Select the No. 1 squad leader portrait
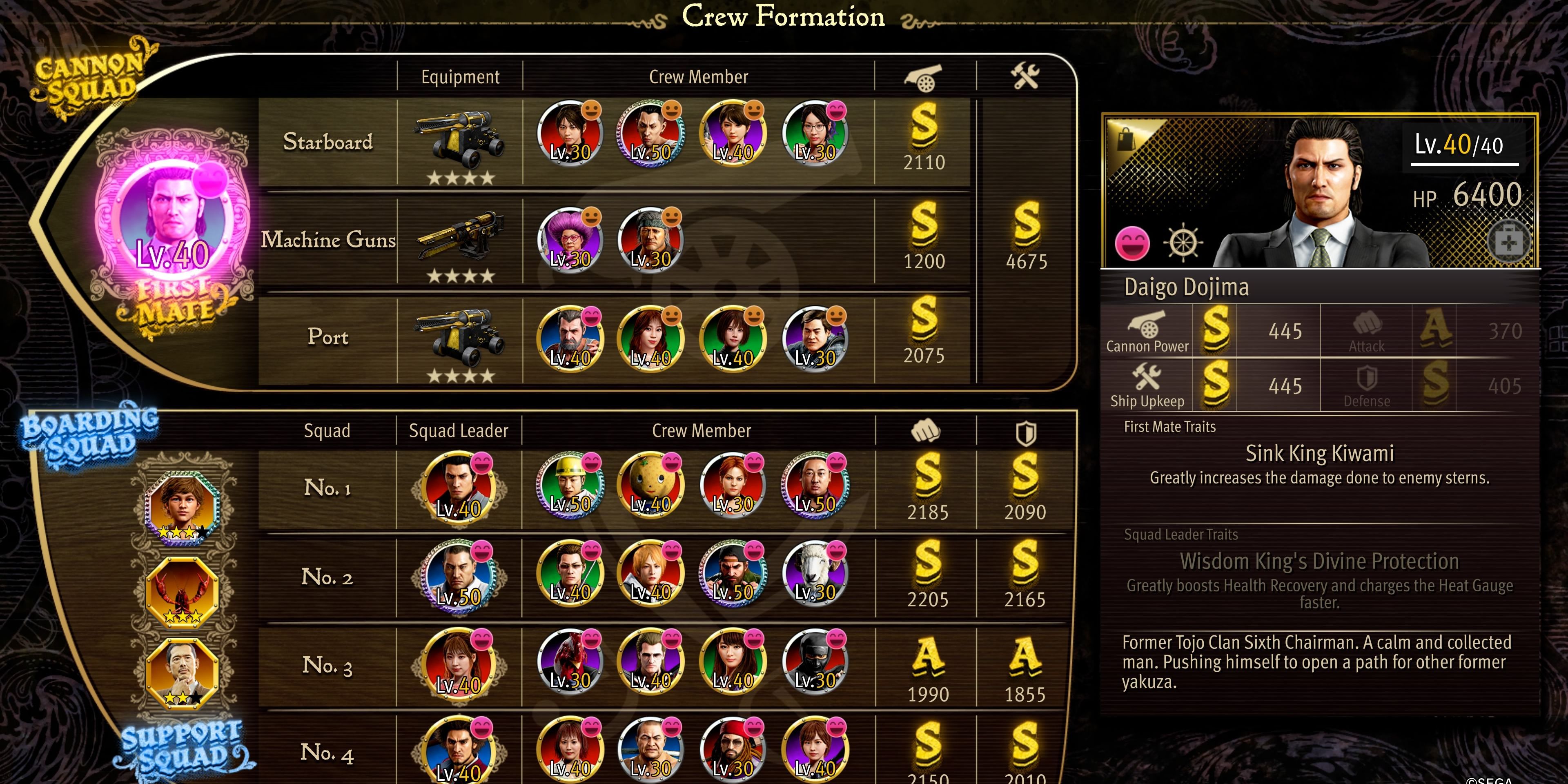The height and width of the screenshot is (784, 1568). pos(458,487)
